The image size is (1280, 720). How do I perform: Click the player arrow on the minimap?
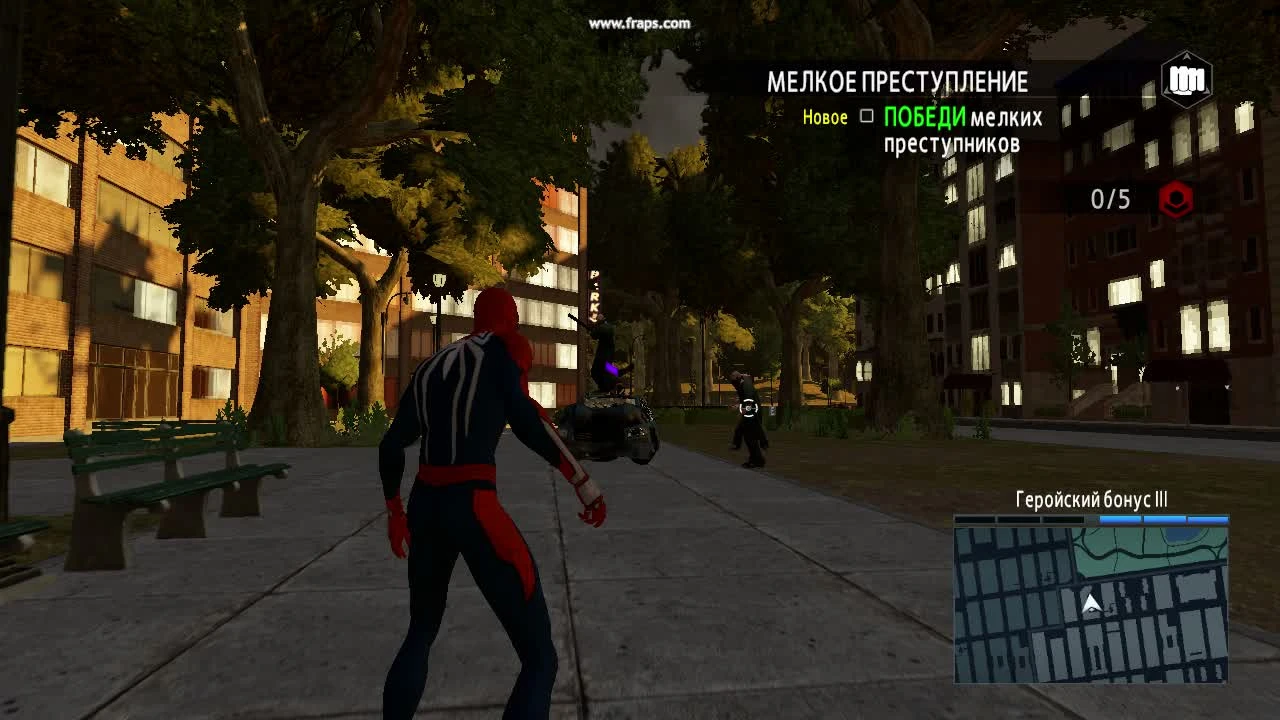click(x=1090, y=603)
